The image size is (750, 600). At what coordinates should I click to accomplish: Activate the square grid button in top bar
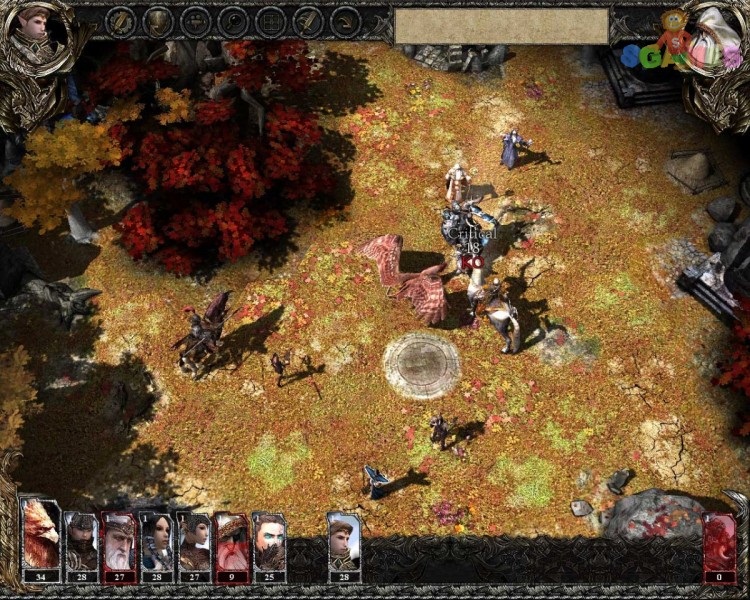pos(270,20)
